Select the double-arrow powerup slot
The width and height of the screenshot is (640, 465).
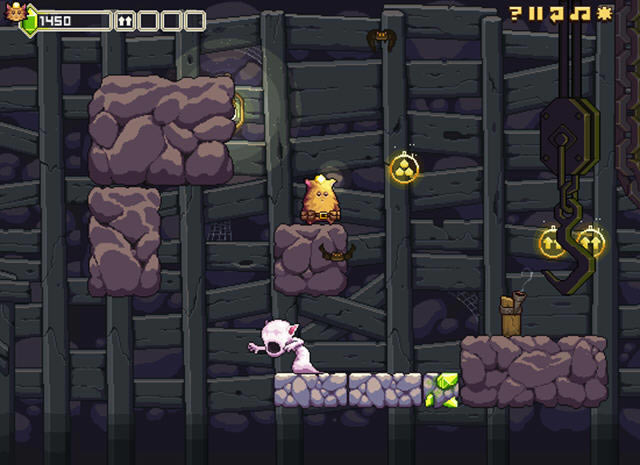pyautogui.click(x=125, y=20)
